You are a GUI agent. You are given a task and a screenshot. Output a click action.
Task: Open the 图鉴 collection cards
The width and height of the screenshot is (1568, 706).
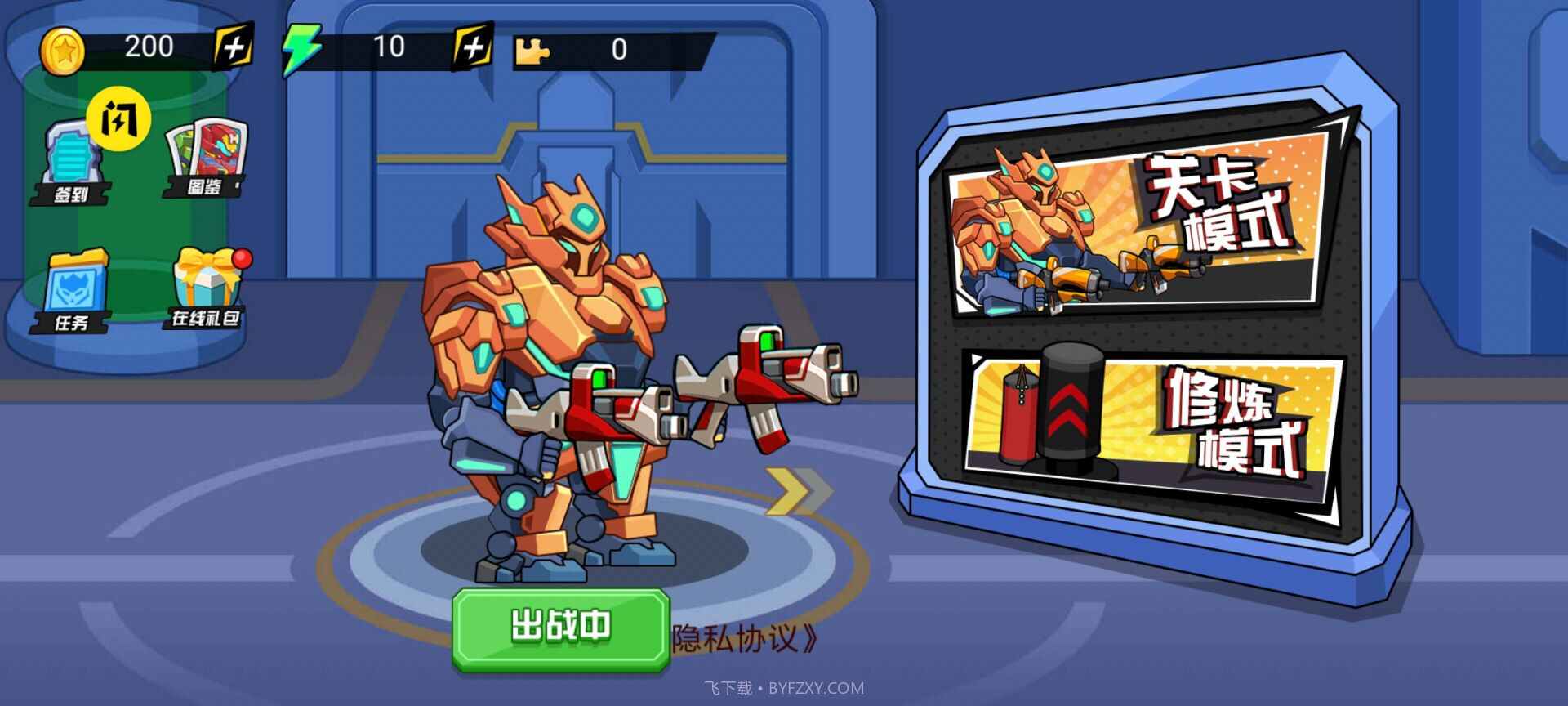204,160
